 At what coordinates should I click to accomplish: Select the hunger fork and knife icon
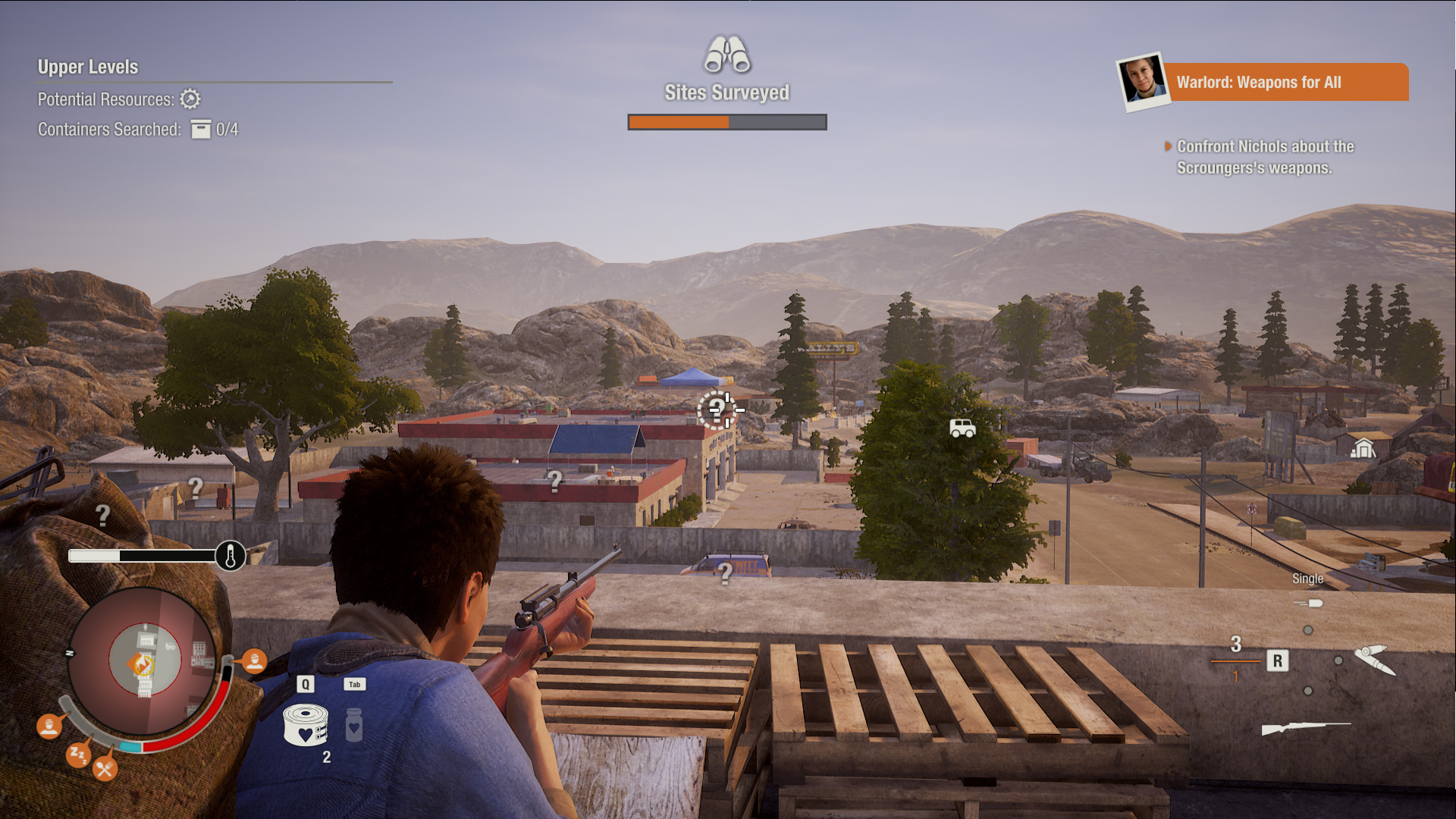pos(105,770)
